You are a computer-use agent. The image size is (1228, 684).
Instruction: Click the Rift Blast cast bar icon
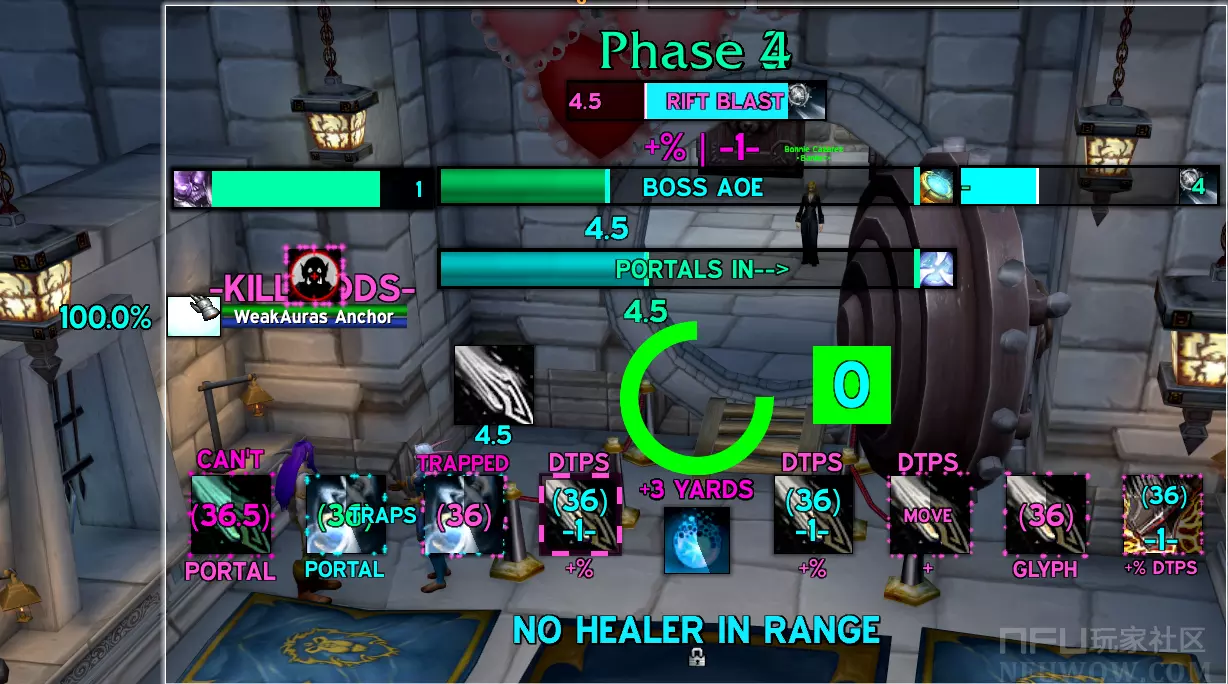806,101
